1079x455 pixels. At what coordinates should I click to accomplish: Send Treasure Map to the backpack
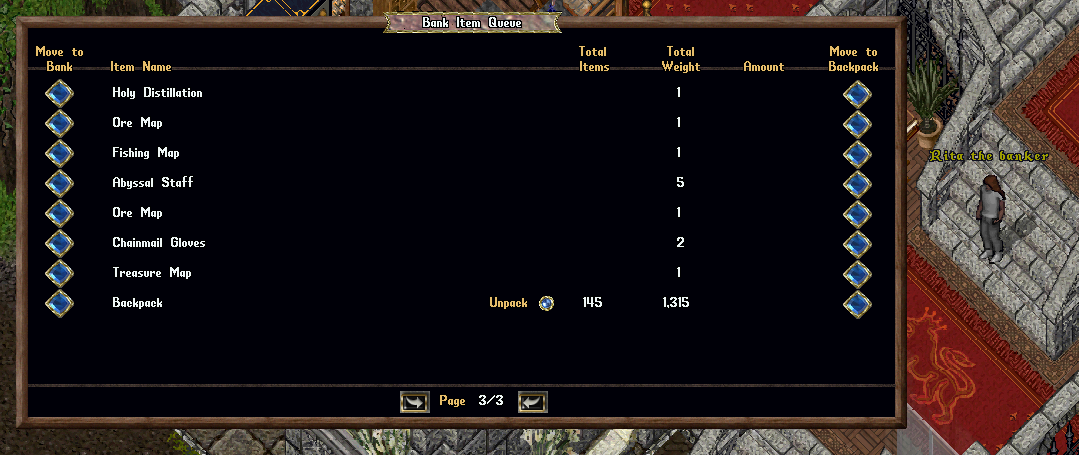[857, 274]
